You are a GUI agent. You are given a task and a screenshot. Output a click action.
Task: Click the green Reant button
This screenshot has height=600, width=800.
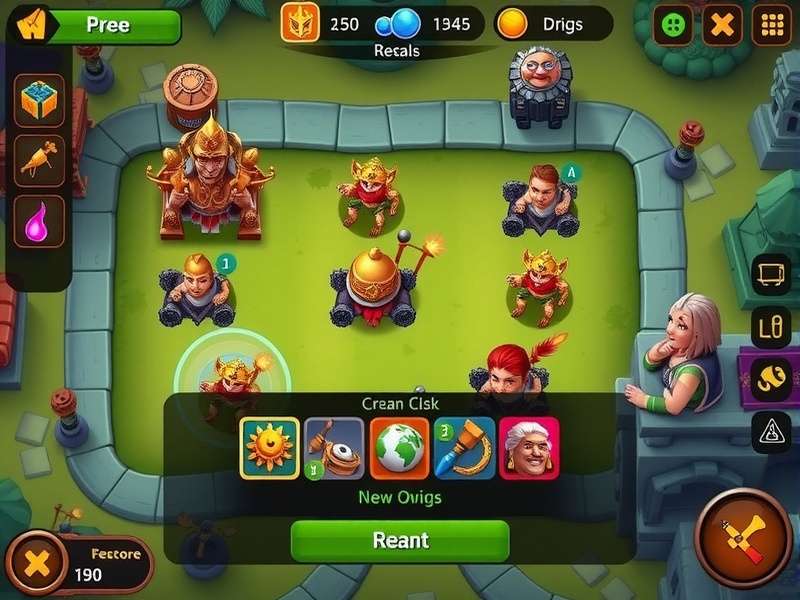(x=400, y=540)
